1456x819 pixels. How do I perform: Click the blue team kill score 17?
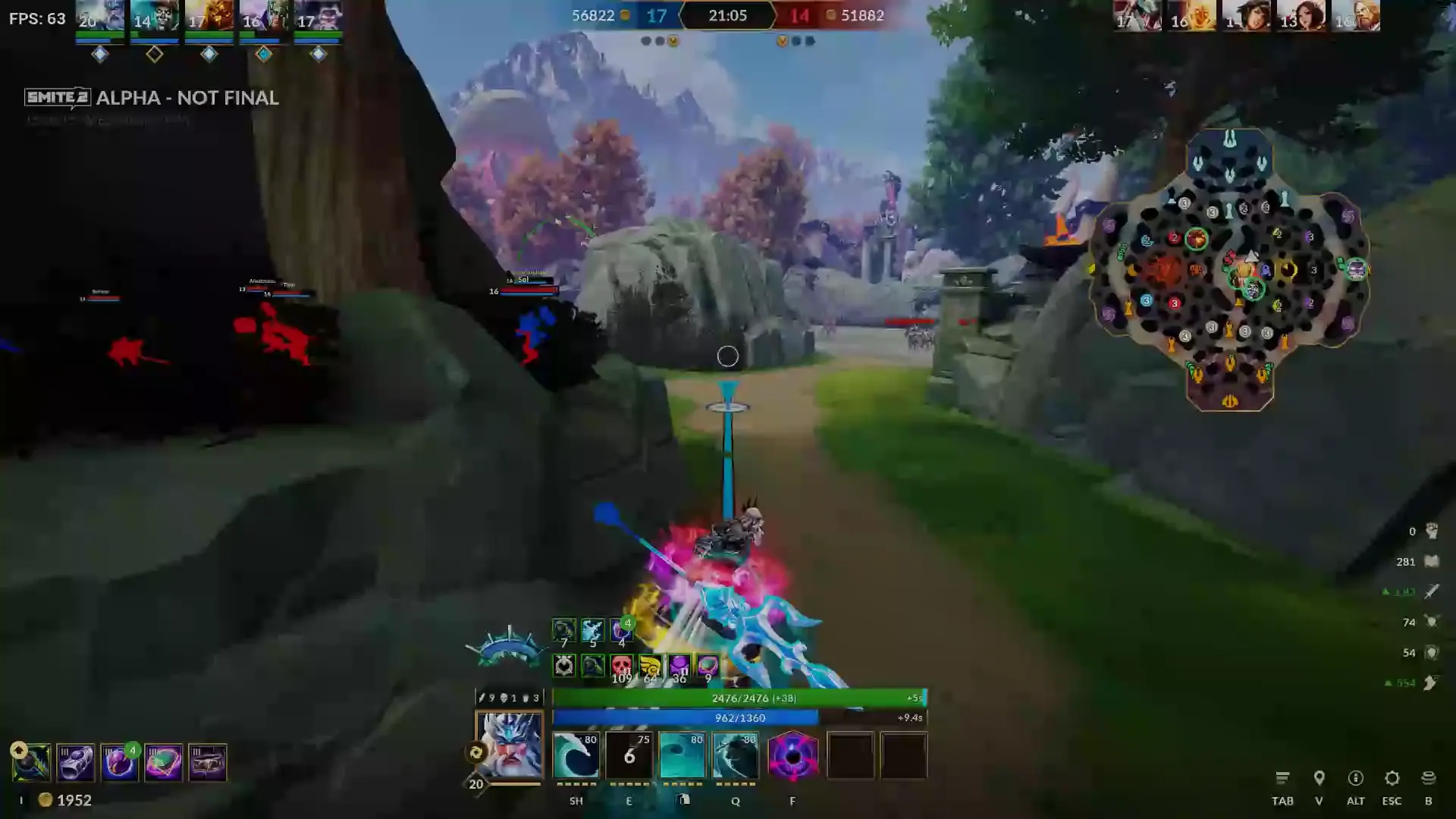pyautogui.click(x=657, y=15)
